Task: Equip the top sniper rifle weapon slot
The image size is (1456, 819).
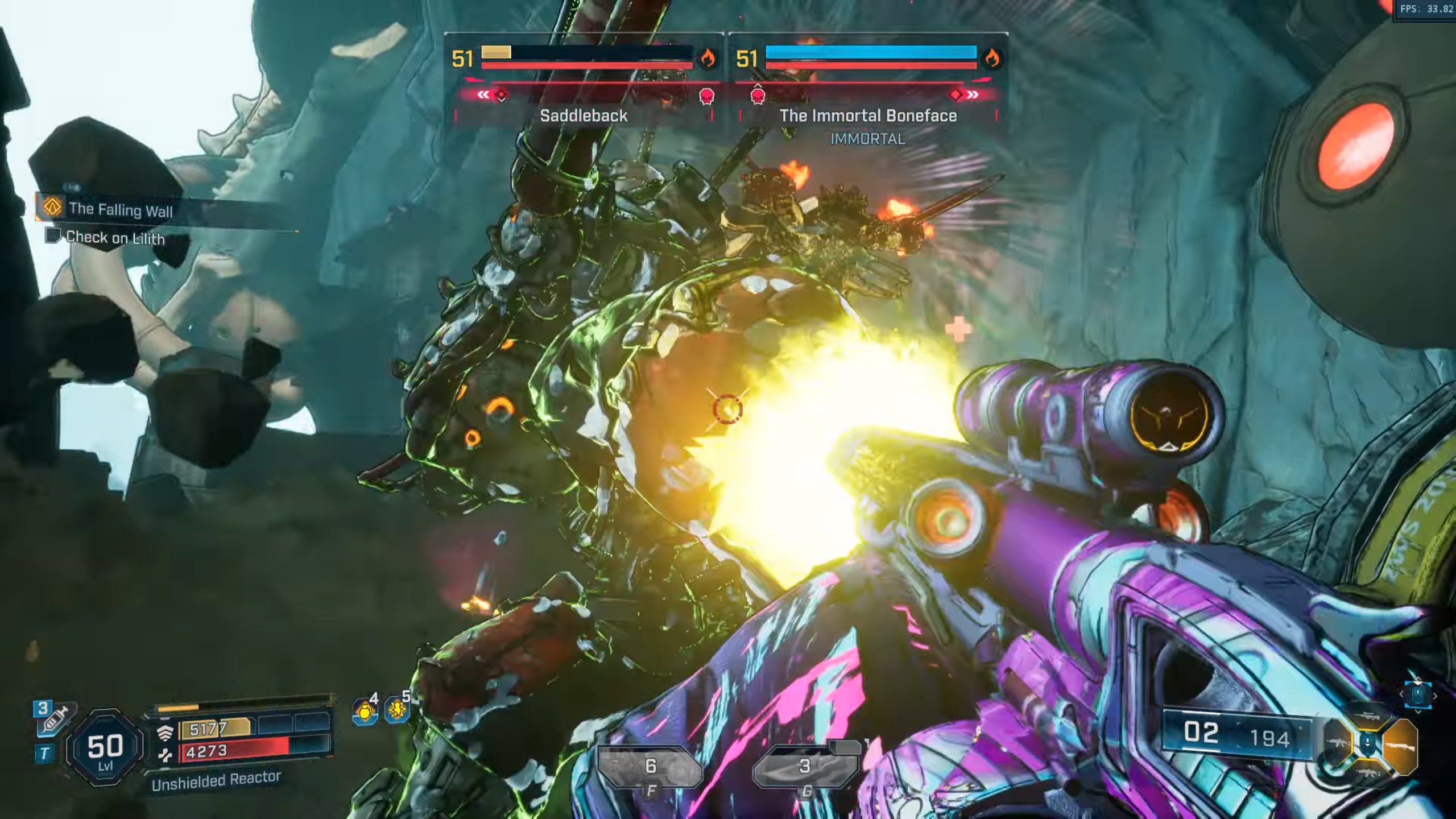Action: pos(1367,717)
